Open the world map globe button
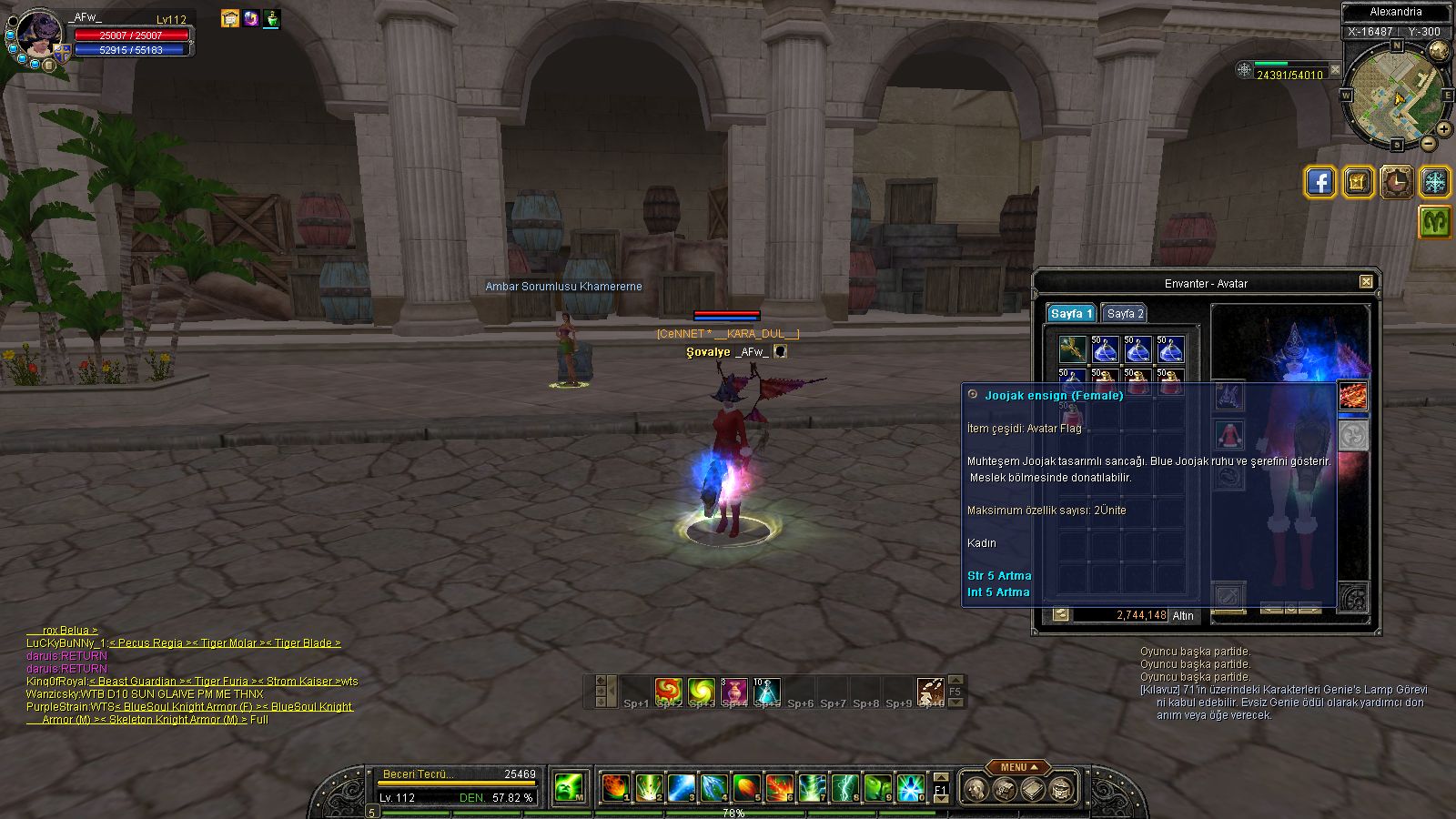1456x819 pixels. coord(1439,51)
